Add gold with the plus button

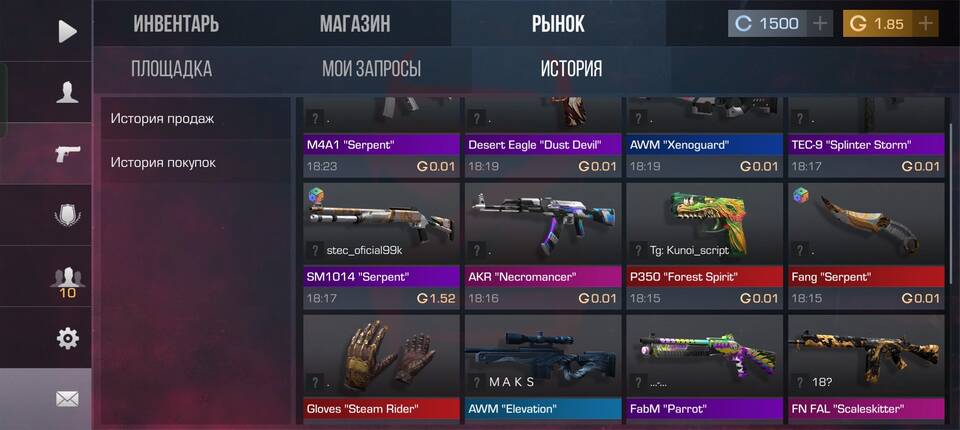pos(926,23)
